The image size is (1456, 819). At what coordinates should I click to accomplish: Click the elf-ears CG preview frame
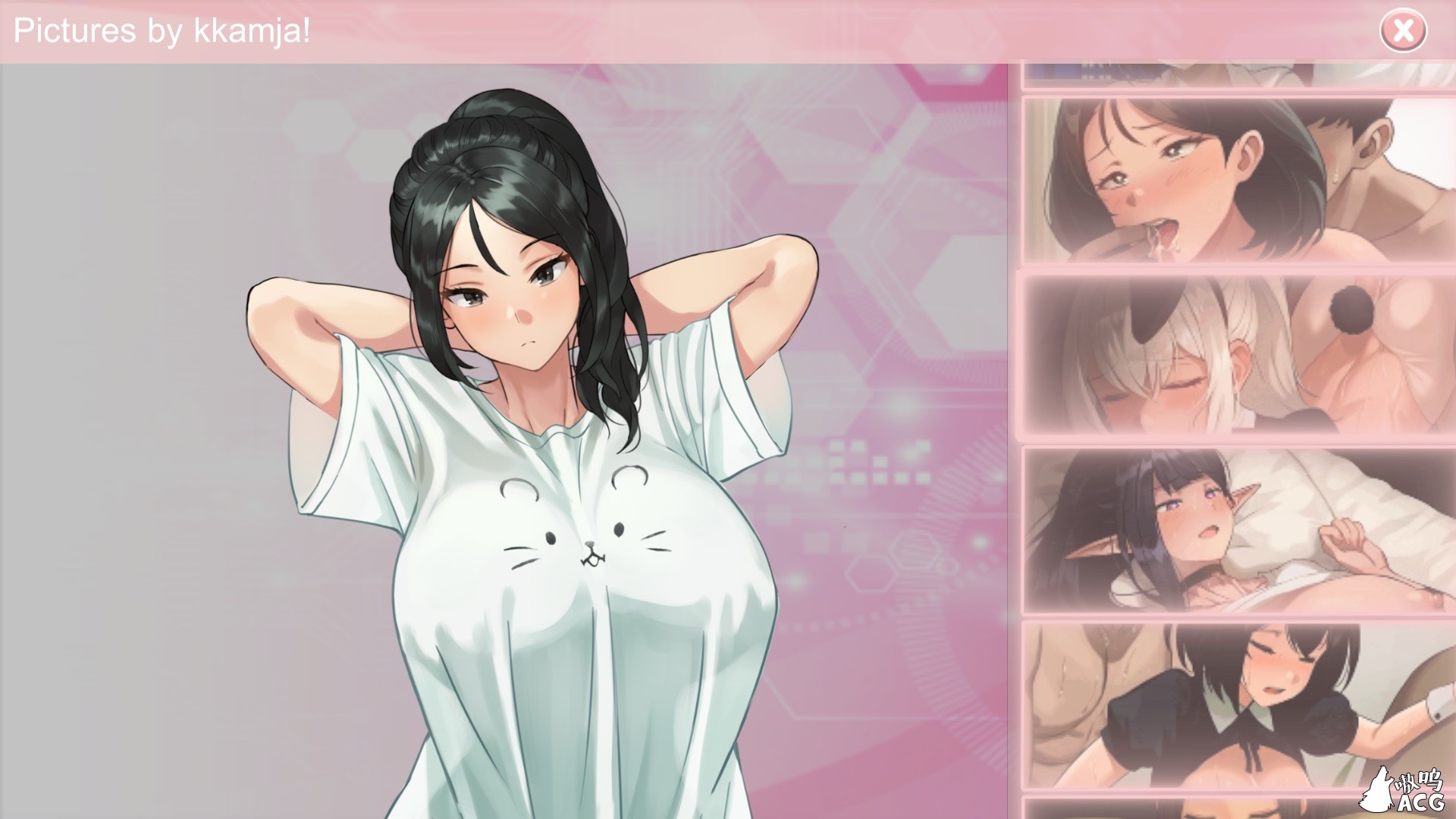1236,531
